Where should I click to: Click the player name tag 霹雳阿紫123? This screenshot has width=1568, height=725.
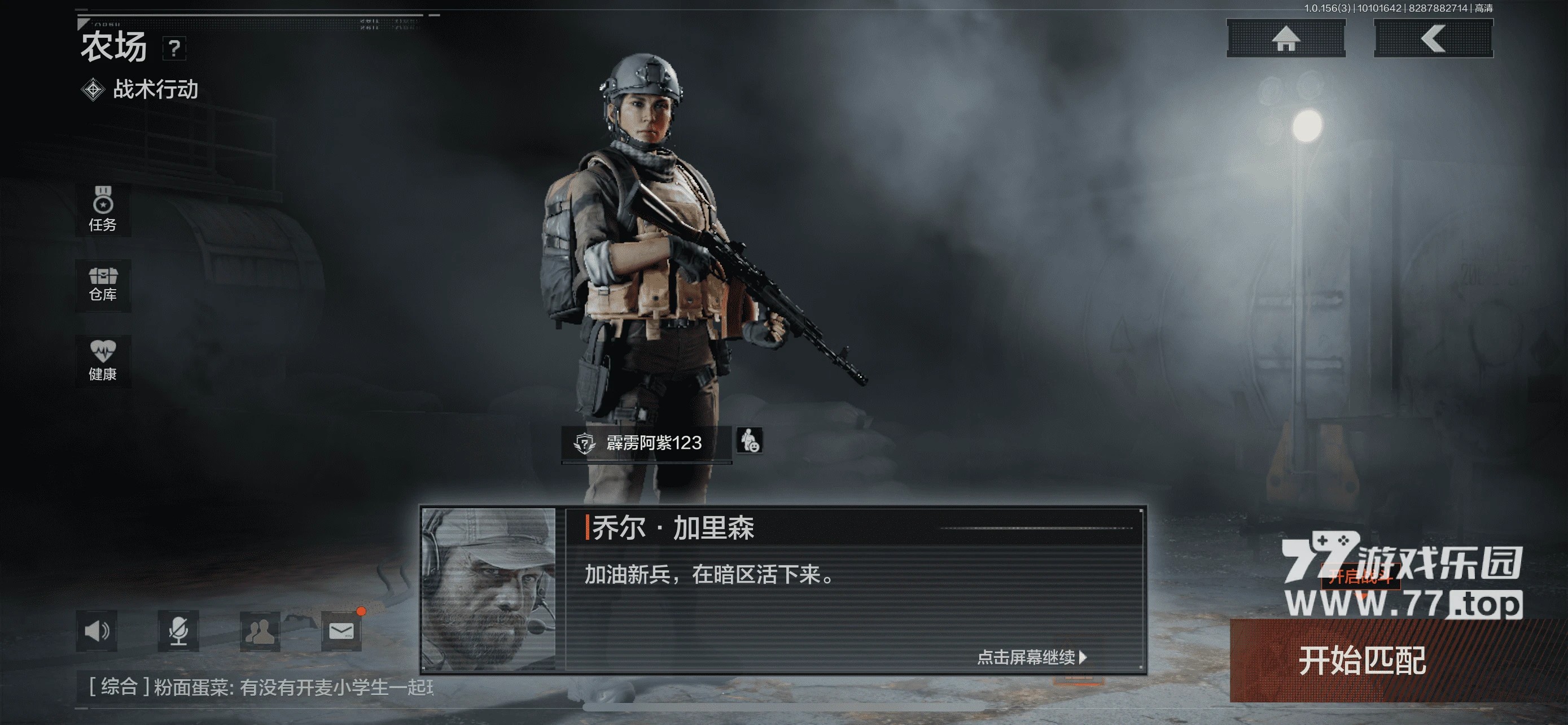[x=646, y=443]
